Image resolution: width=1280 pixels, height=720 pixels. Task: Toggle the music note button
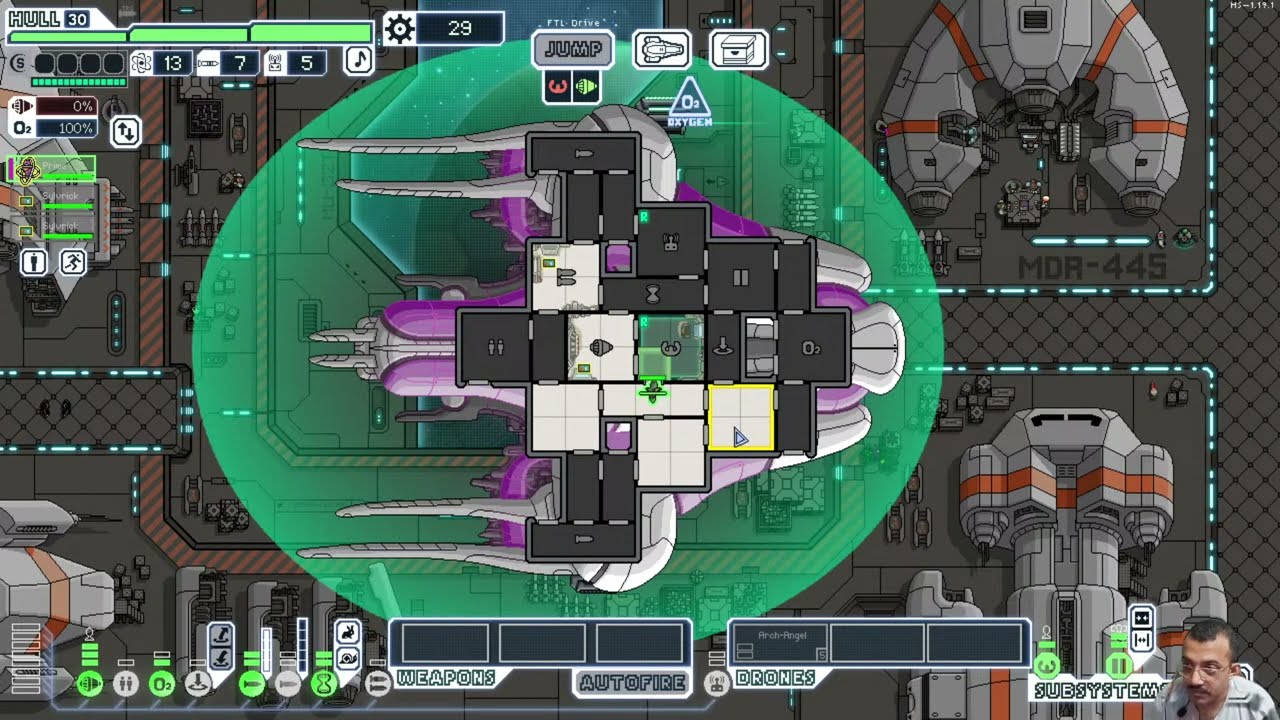click(358, 60)
